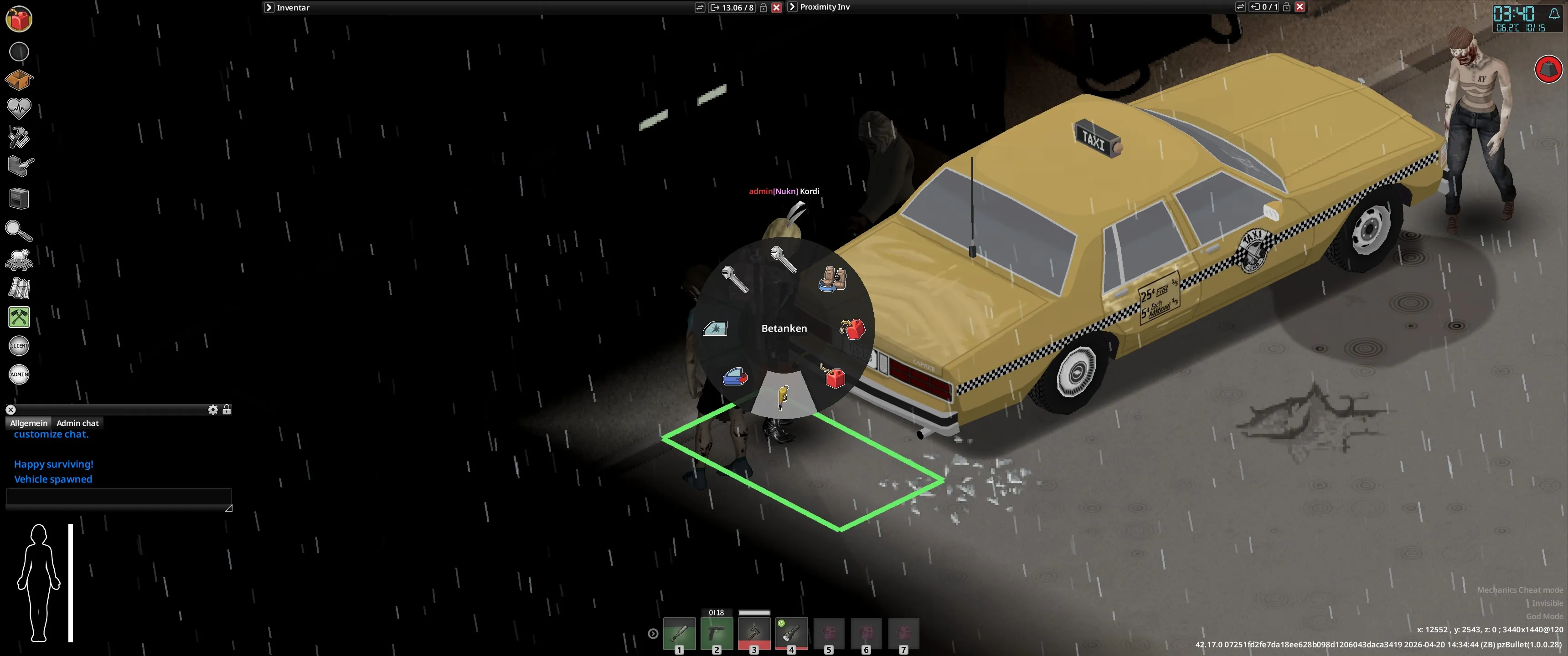Select the seat switch radial option
1568x656 pixels.
coord(832,279)
